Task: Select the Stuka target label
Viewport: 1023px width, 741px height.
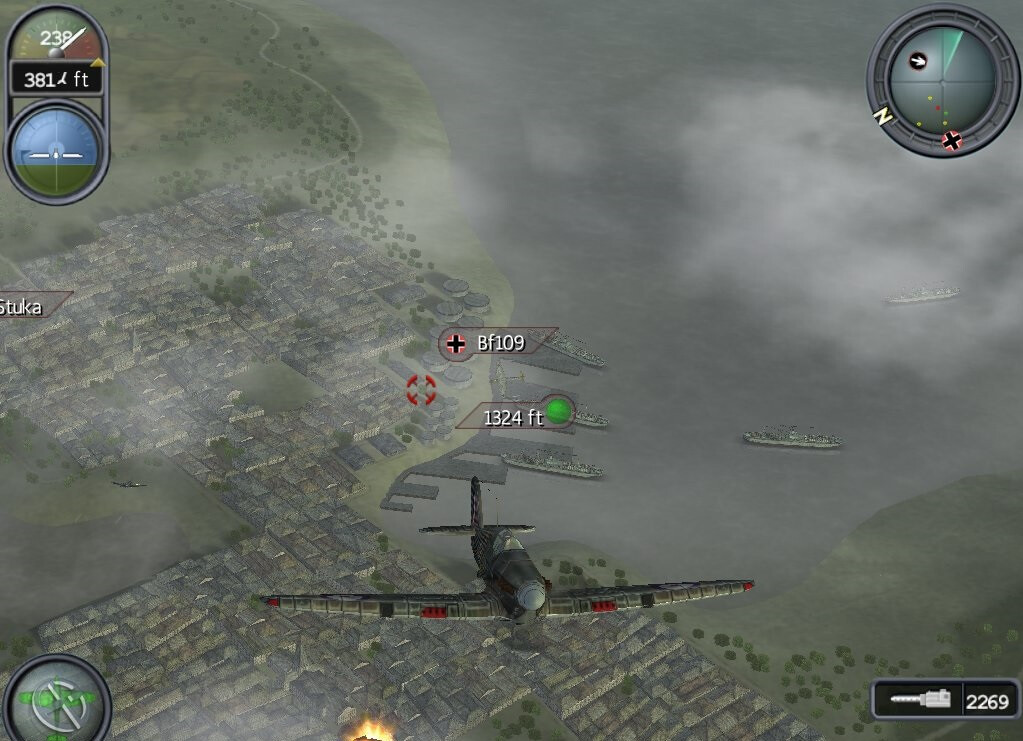Action: pos(24,306)
